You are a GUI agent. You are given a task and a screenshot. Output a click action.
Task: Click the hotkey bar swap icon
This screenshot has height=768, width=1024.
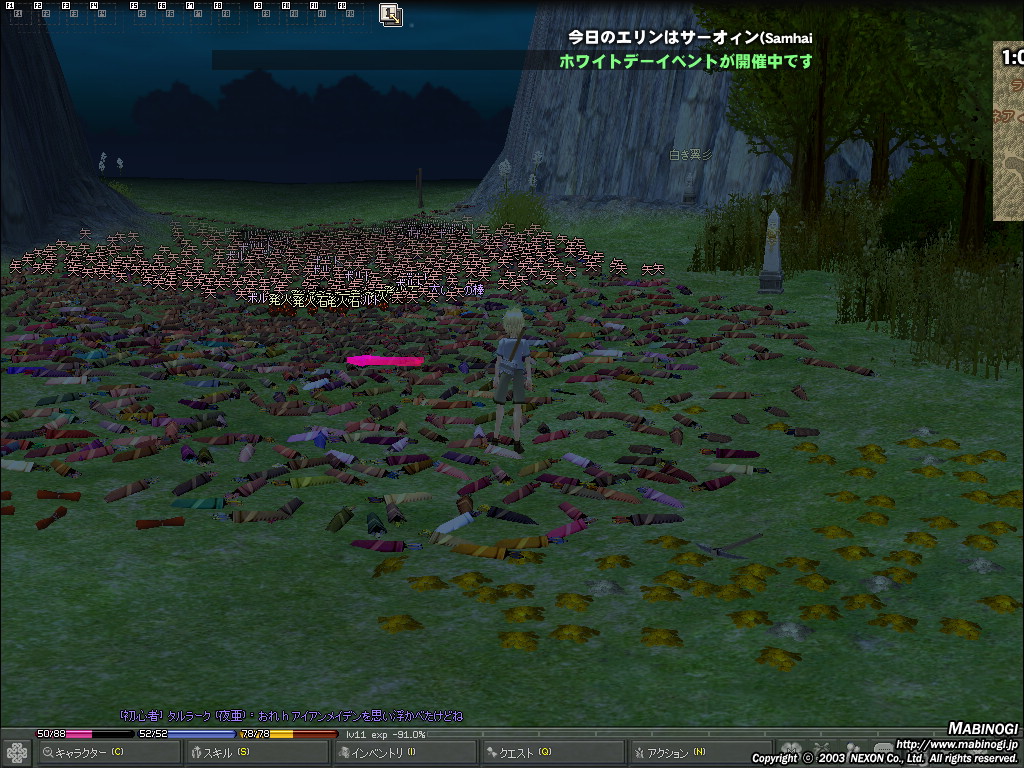390,14
